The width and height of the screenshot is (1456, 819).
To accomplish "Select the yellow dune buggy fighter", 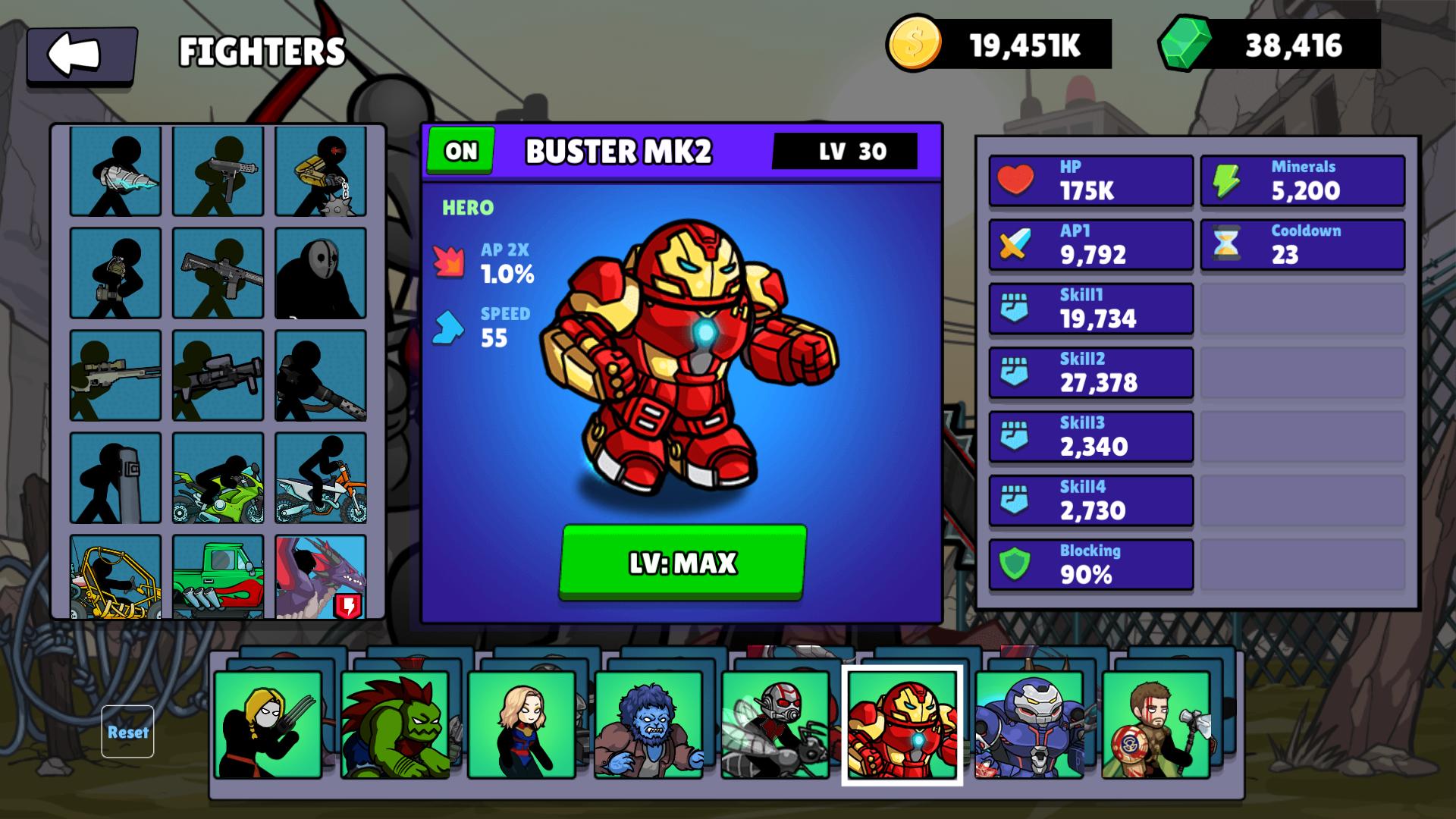I will [116, 576].
